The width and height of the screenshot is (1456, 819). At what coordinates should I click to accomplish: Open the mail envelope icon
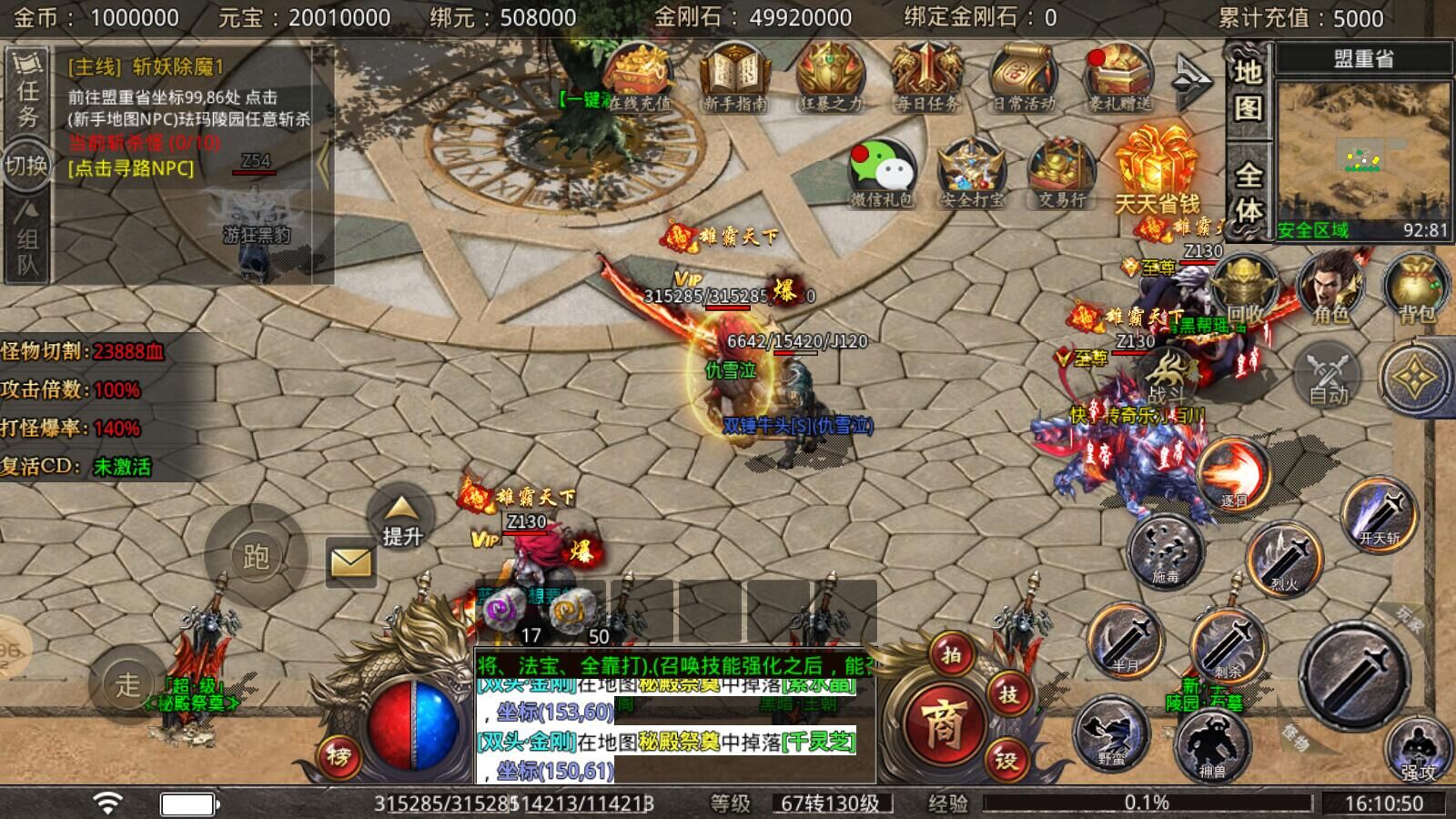click(350, 563)
